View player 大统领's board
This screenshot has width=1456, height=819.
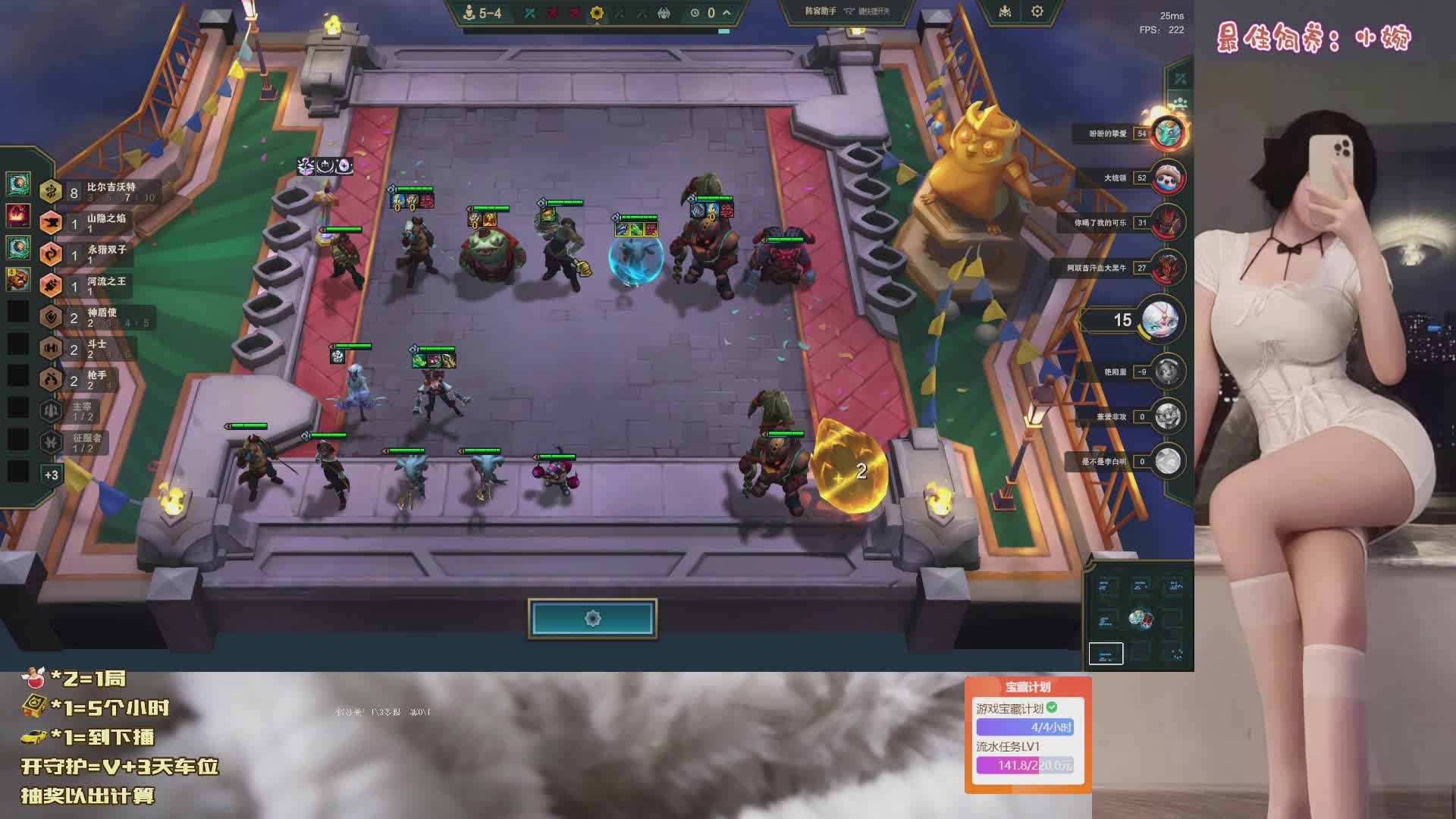pos(1168,178)
